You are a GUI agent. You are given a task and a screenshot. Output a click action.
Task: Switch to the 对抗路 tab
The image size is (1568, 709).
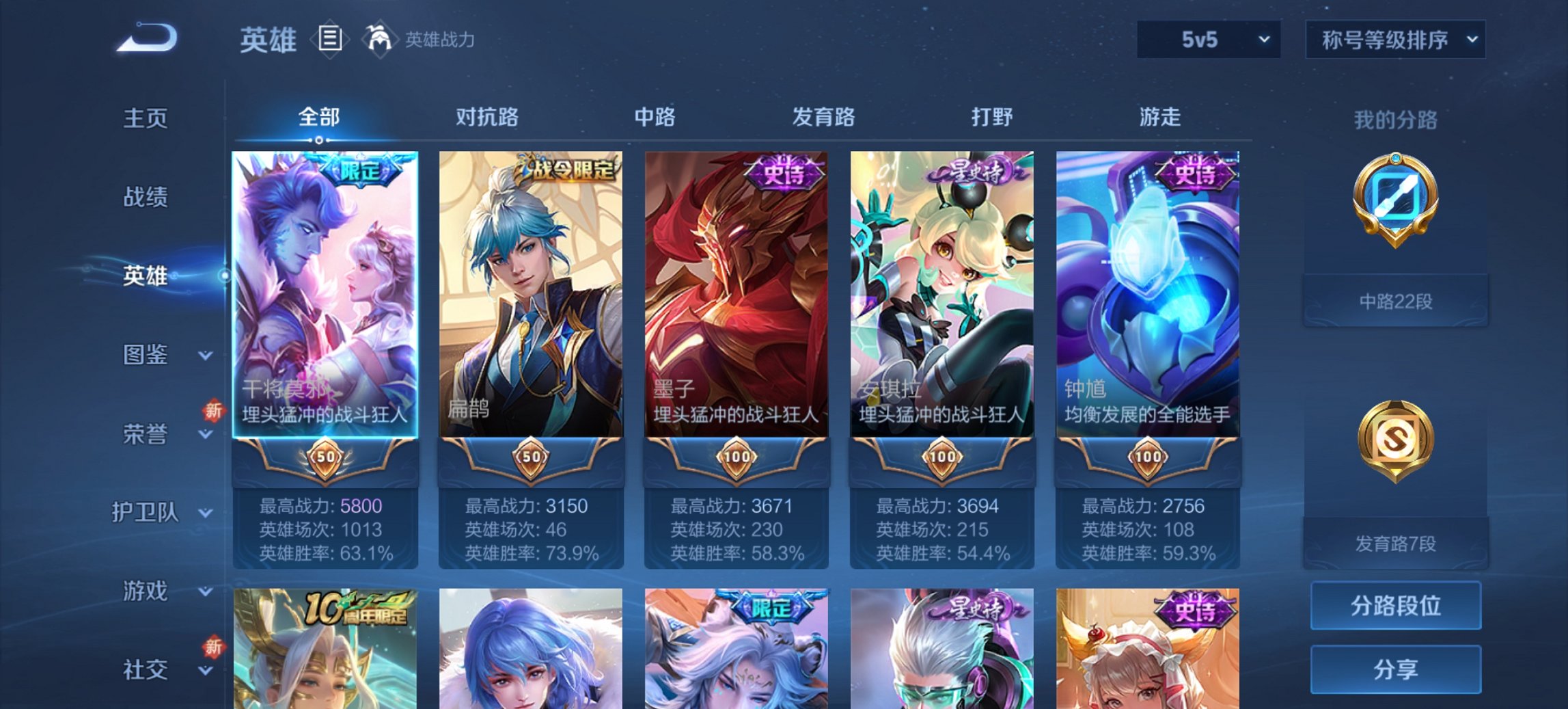487,118
